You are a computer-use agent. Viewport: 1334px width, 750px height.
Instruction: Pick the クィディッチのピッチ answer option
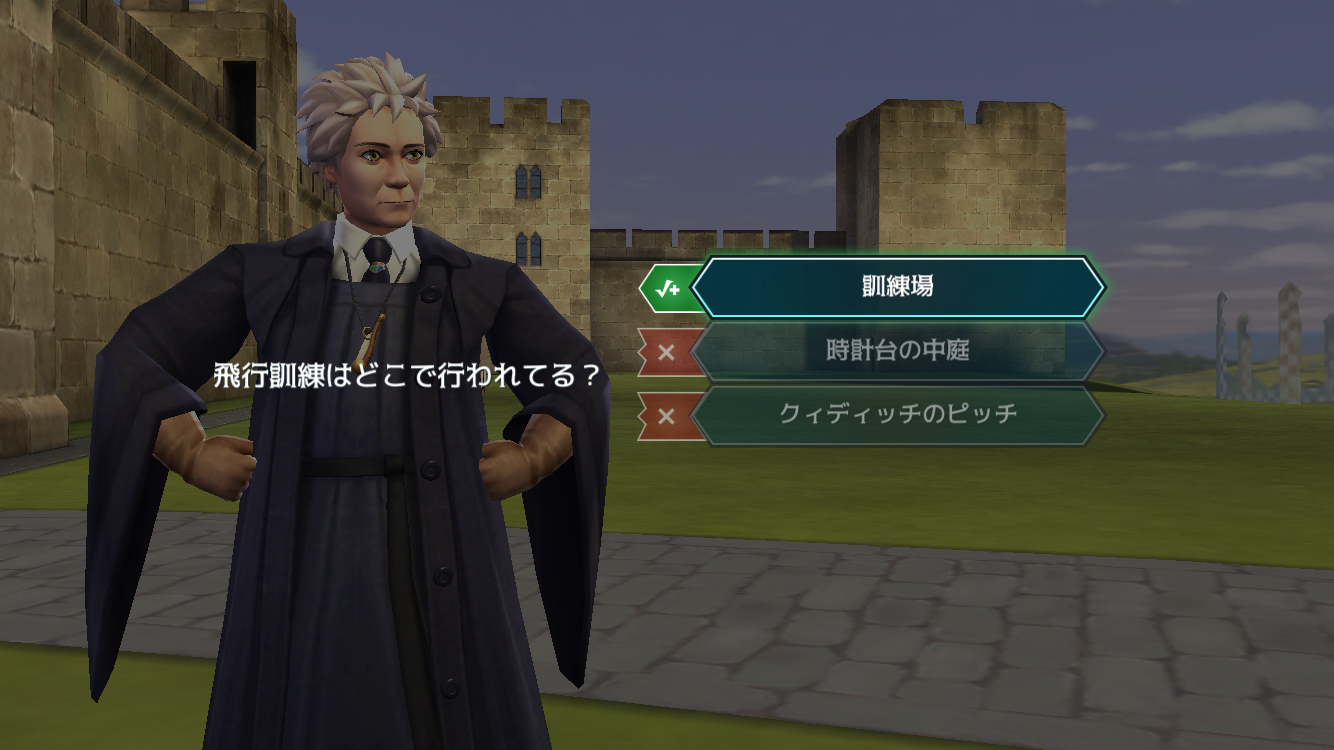click(897, 414)
